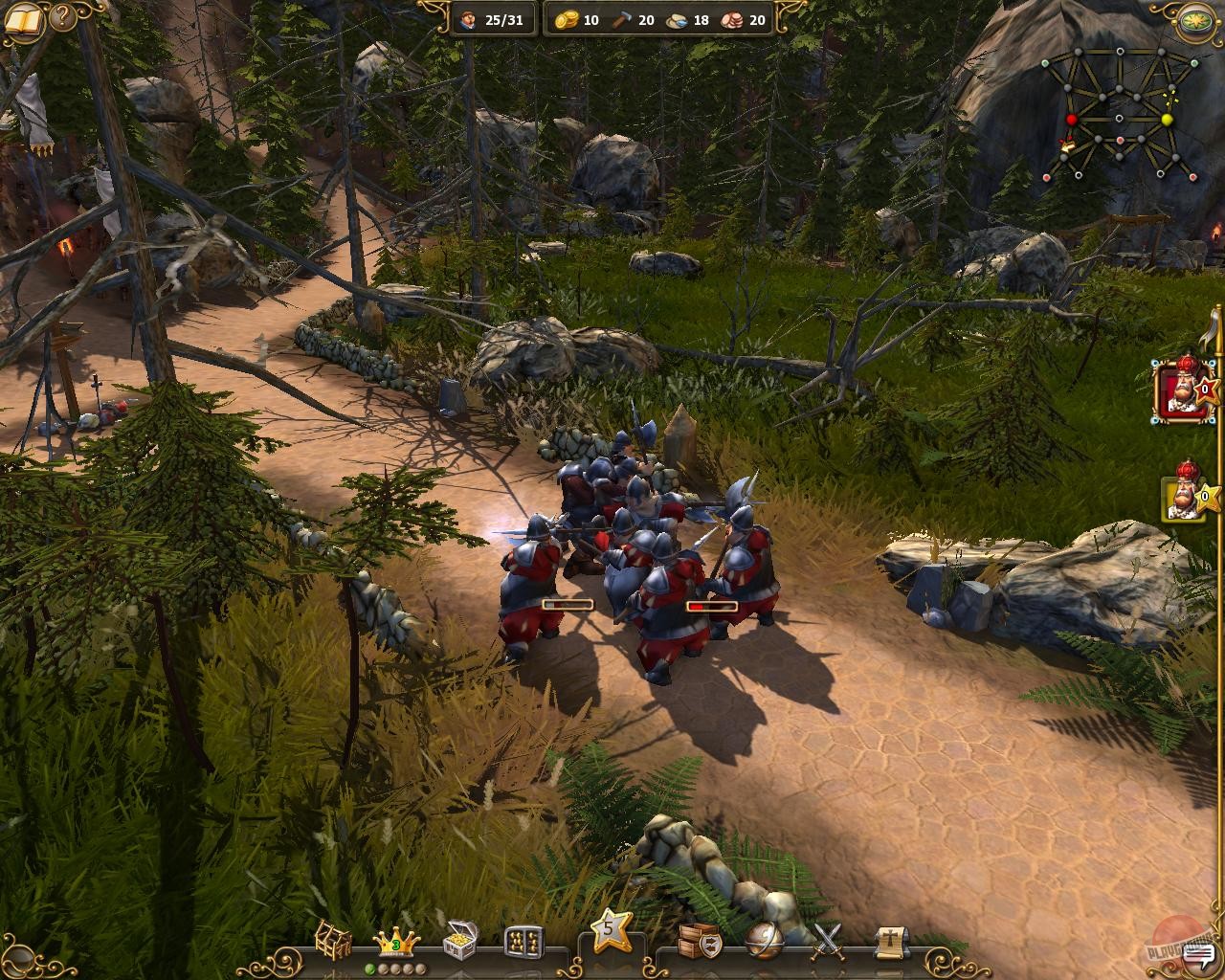Open the journal book in top-left corner
This screenshot has width=1225, height=980.
23,17
